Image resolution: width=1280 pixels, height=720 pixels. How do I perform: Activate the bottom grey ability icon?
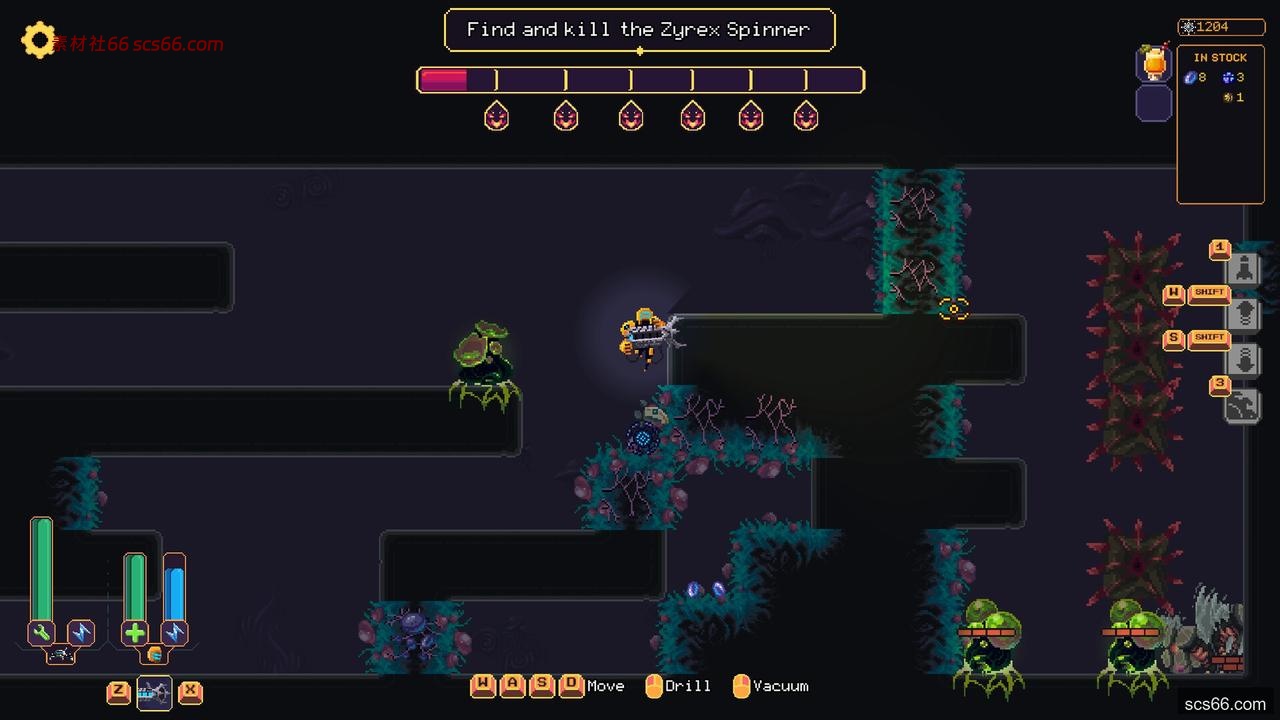1243,405
